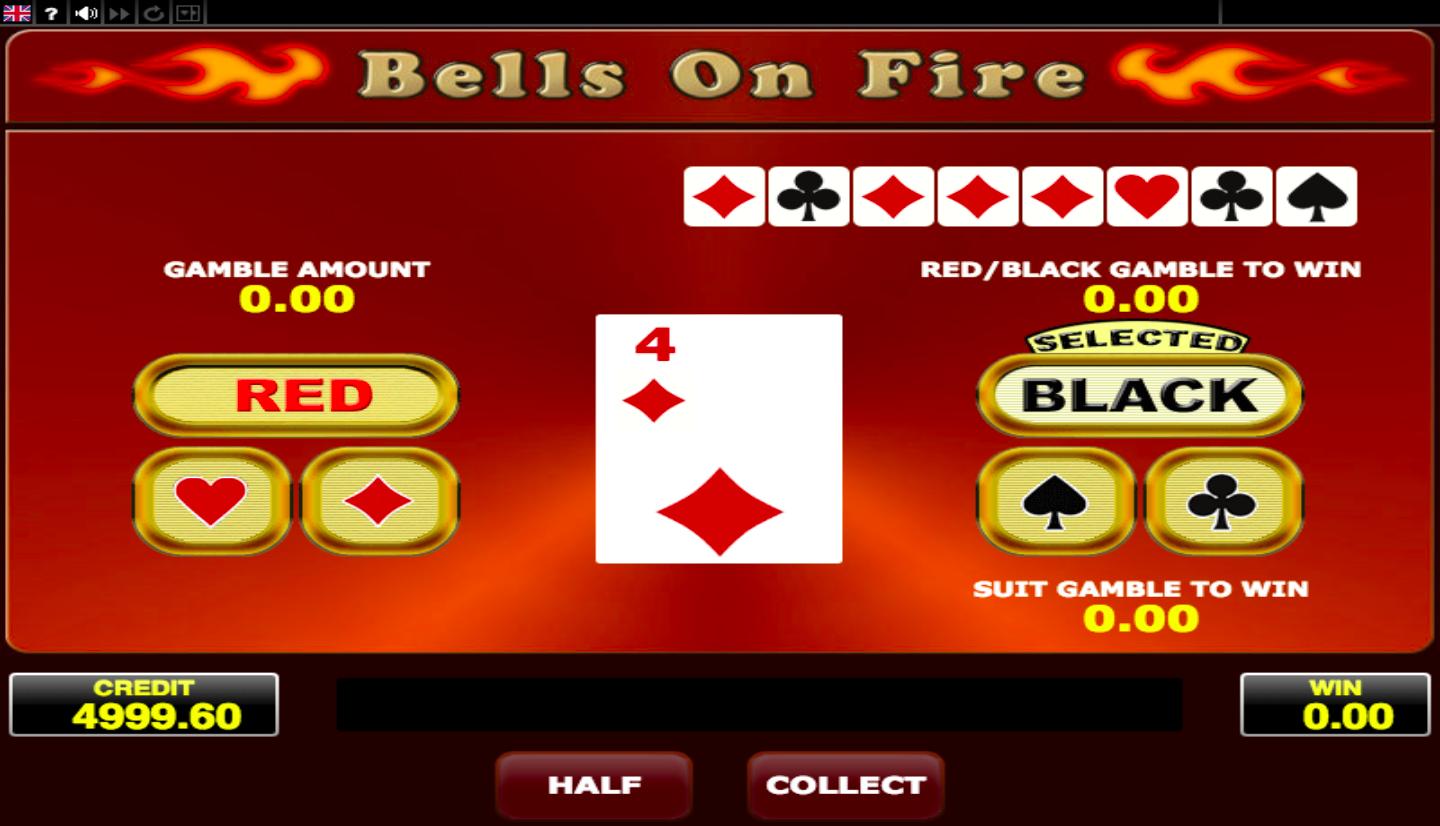Click the first diamond in card history
Screen dimensions: 1440x826
[x=723, y=196]
